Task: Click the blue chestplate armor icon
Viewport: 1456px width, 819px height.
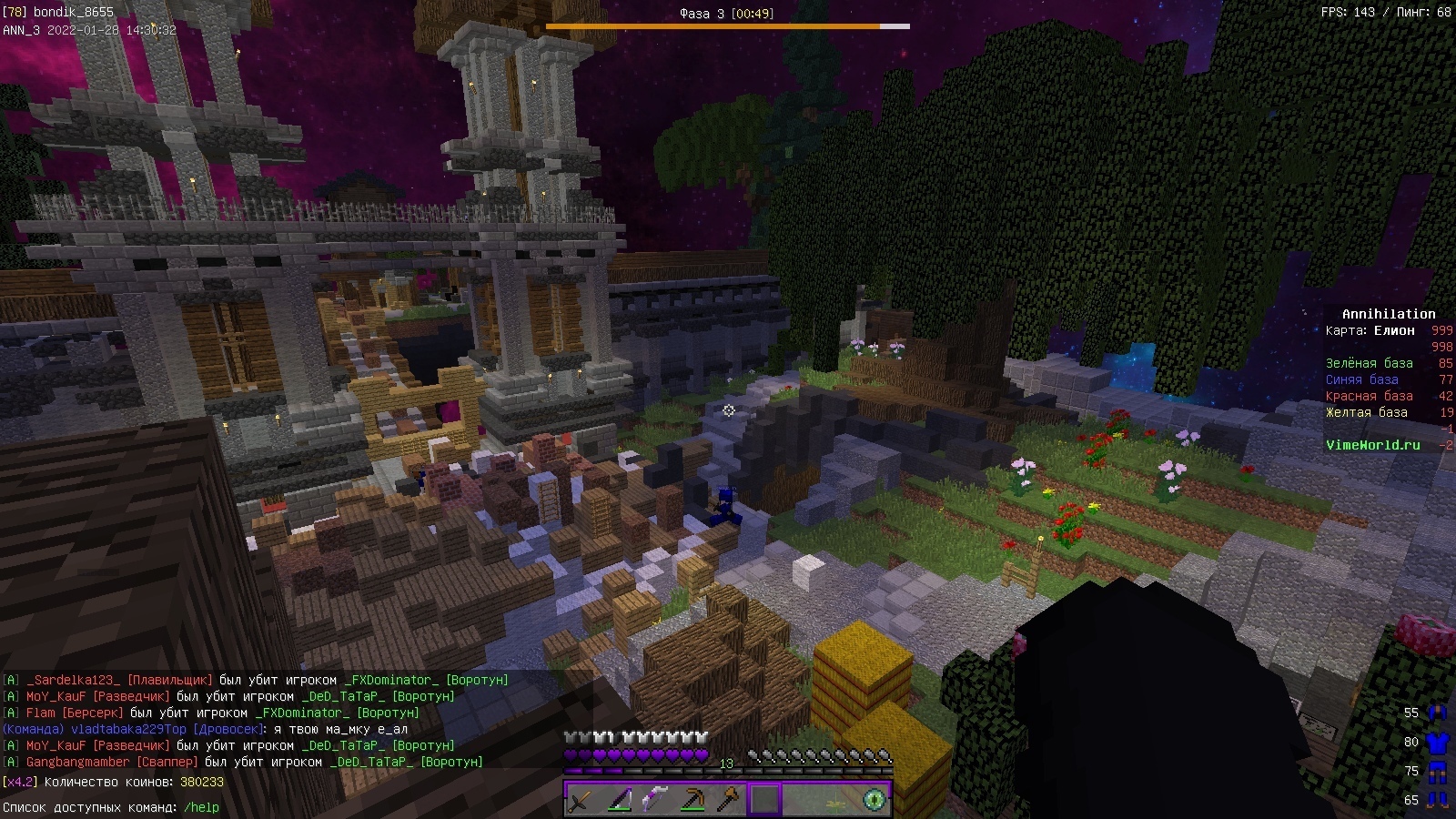Action: tap(1438, 742)
